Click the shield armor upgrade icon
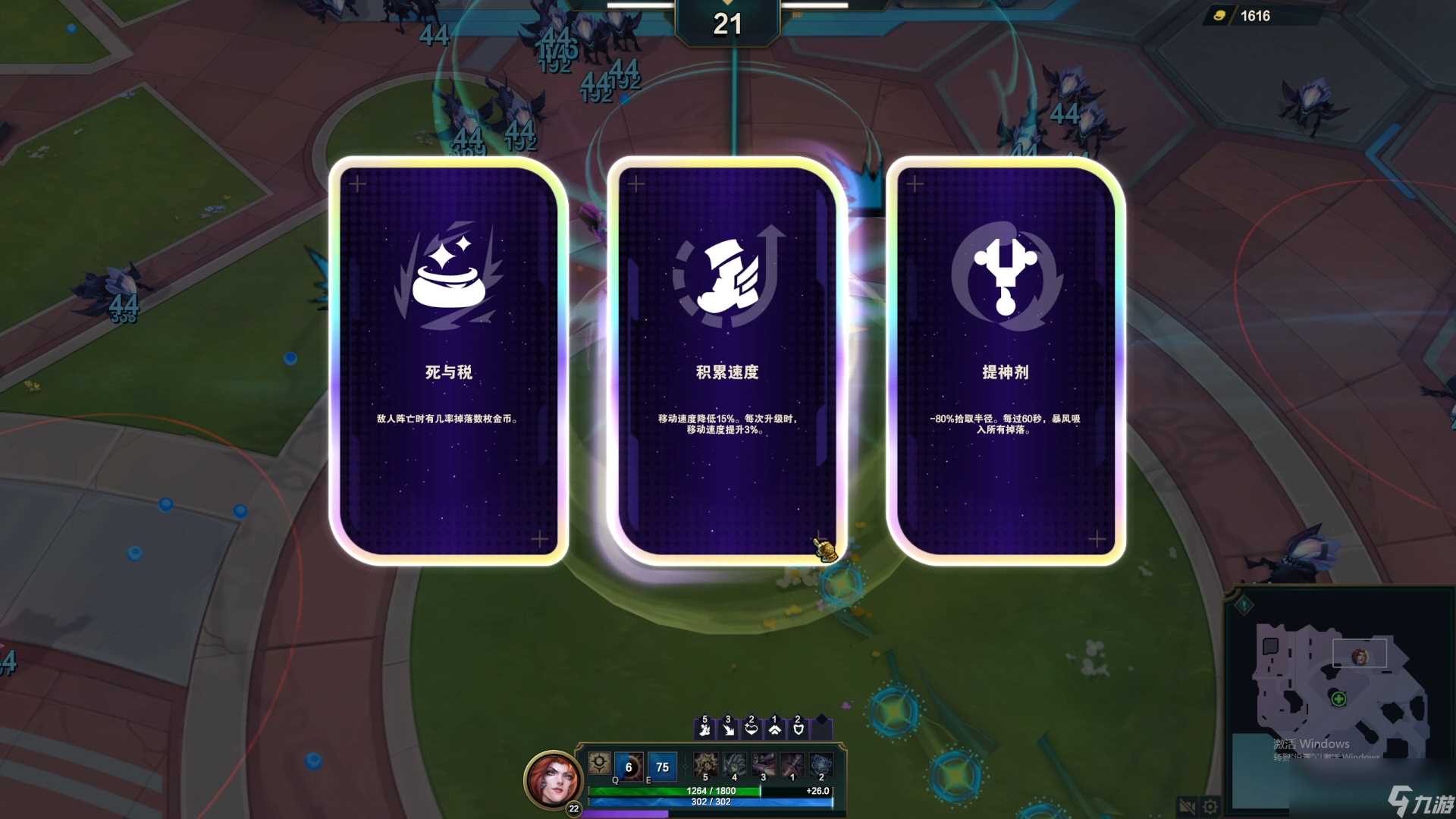The image size is (1456, 819). 799,730
